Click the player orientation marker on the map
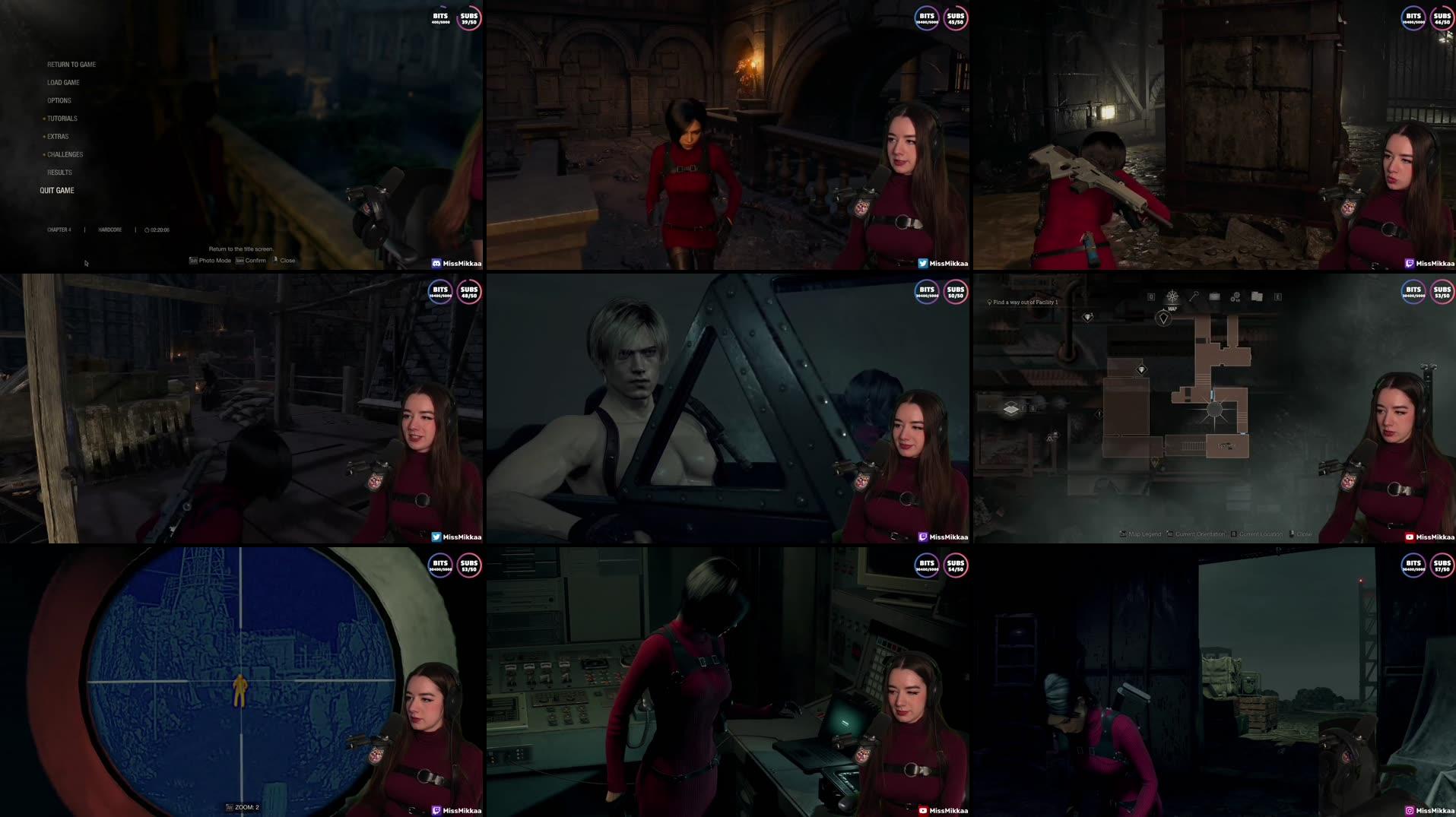Viewport: 1456px width, 817px height. click(x=1163, y=319)
